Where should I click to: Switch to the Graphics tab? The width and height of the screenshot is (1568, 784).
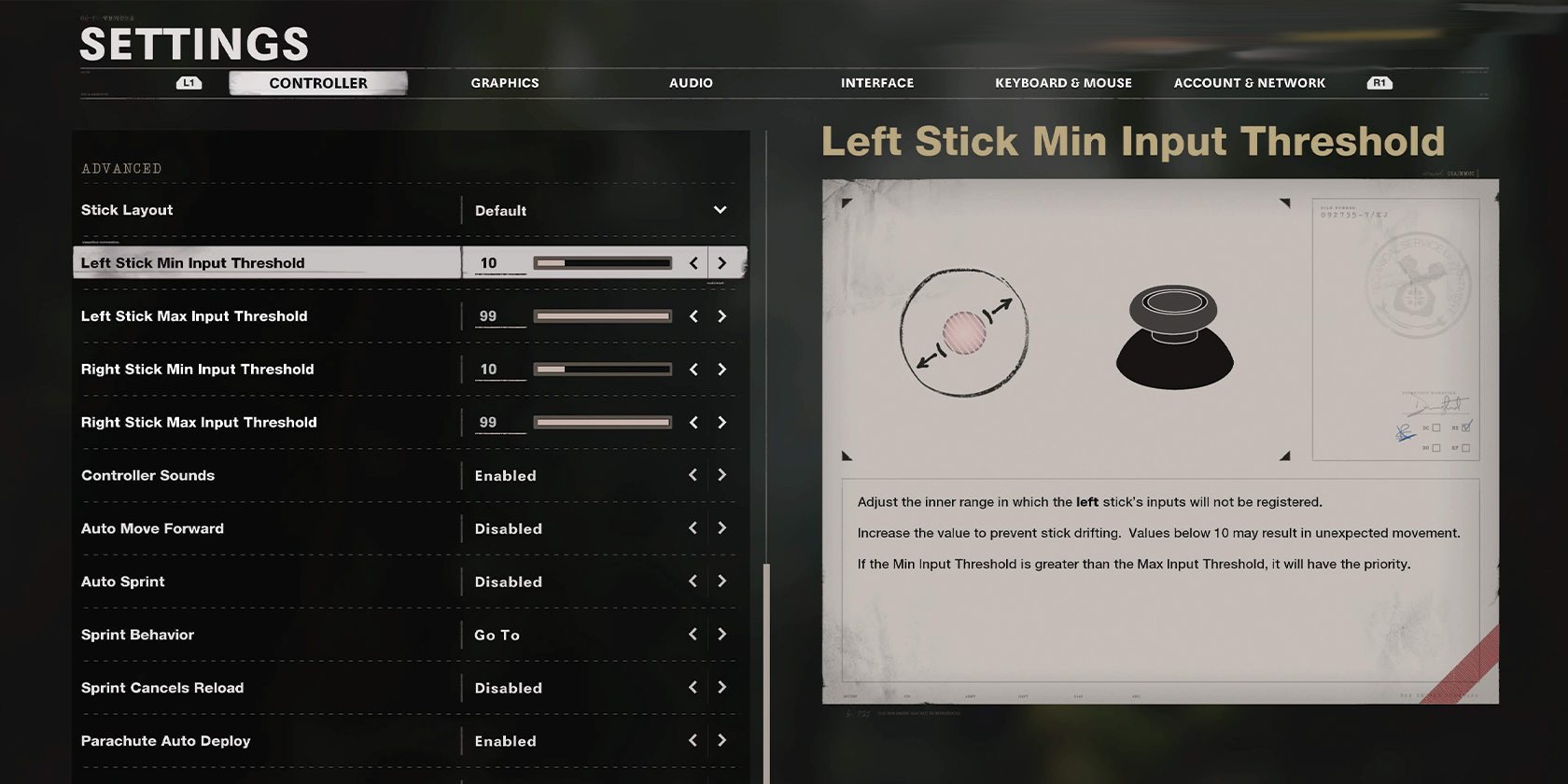click(x=505, y=83)
